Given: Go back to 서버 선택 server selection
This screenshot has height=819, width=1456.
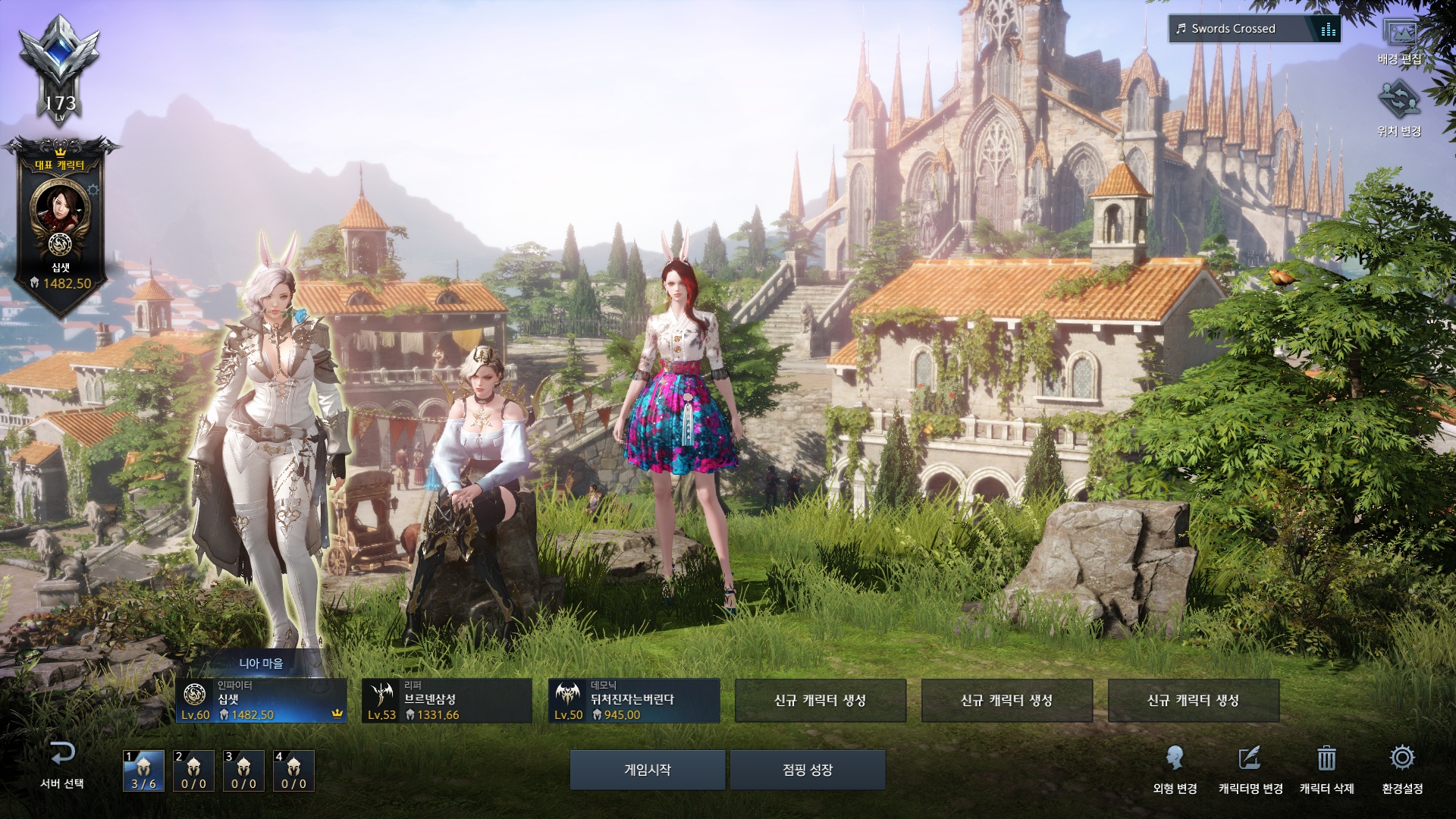Looking at the screenshot, I should (62, 764).
